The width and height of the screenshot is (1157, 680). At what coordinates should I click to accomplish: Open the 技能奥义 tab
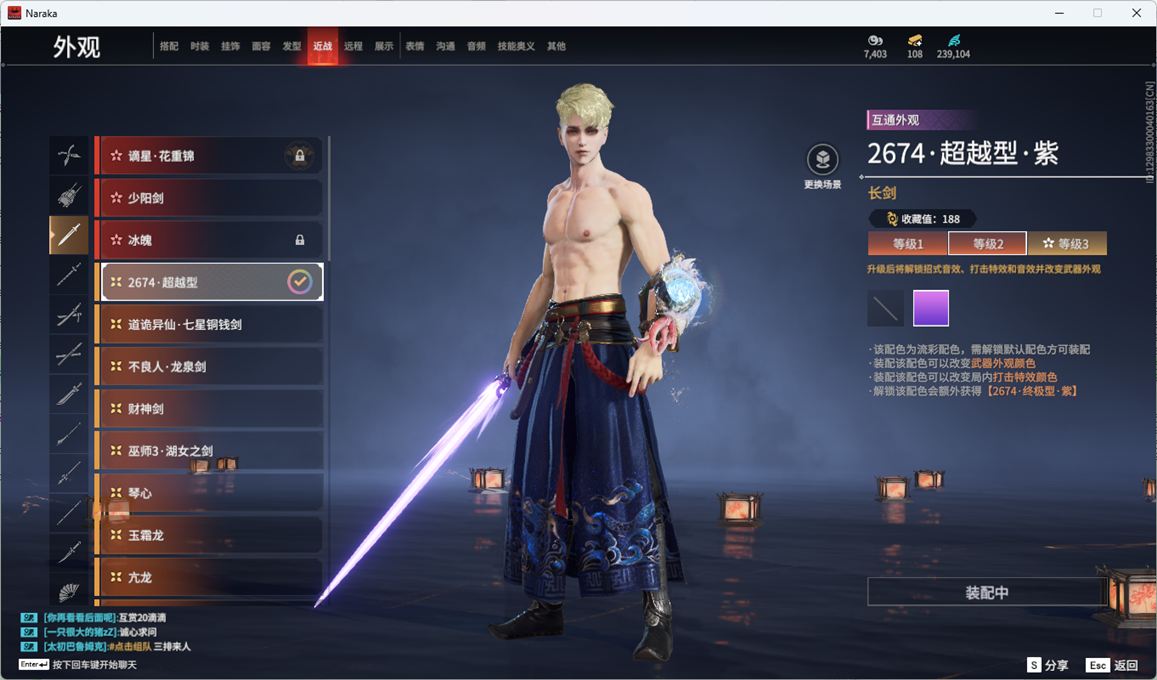(x=516, y=46)
